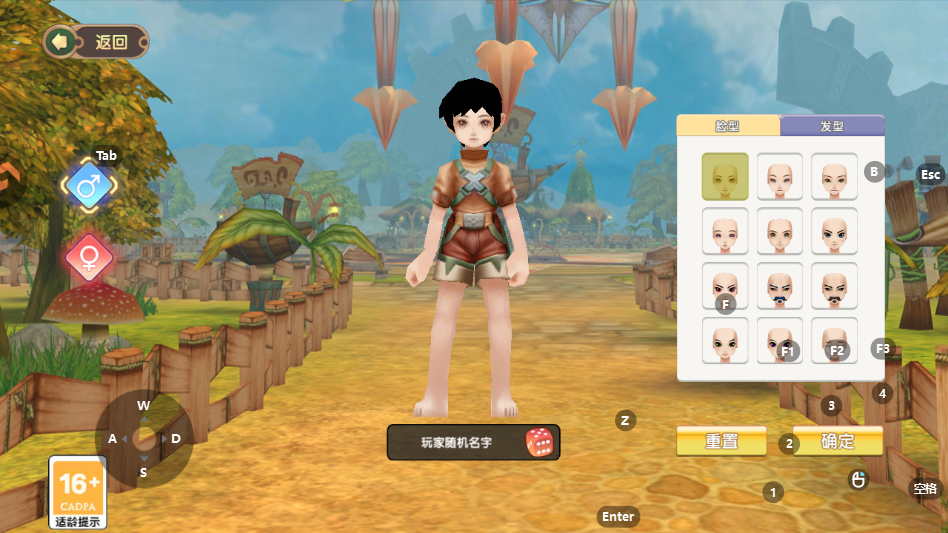948x533 pixels.
Task: Pick the face with black mustache and goatee
Action: pos(834,286)
